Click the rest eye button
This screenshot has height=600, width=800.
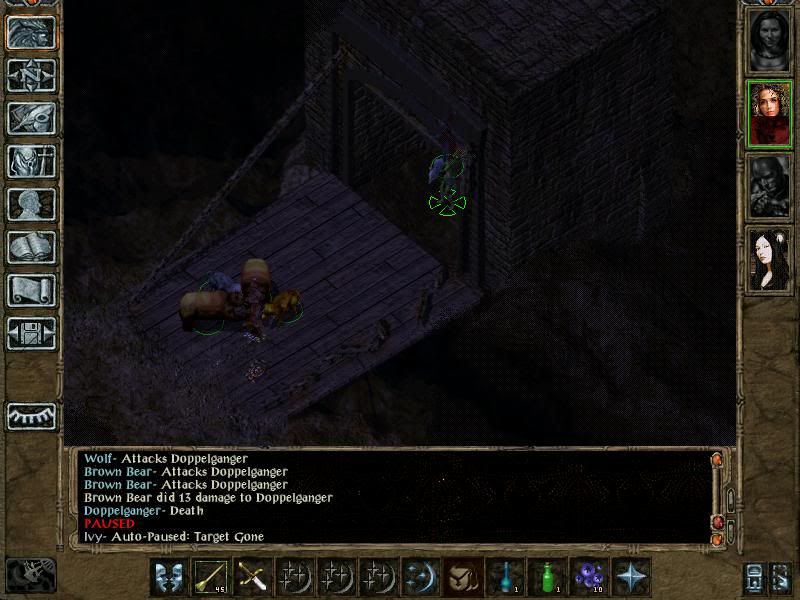coord(31,415)
